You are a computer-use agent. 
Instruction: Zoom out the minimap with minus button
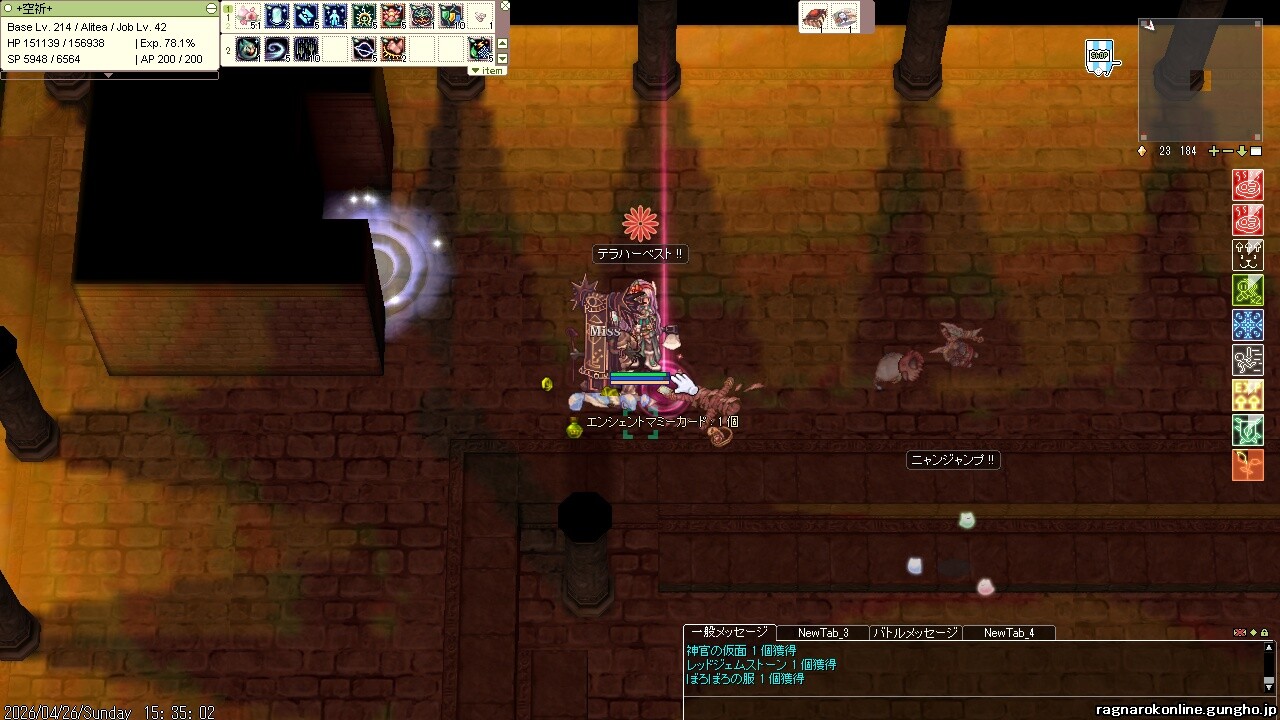(1228, 151)
